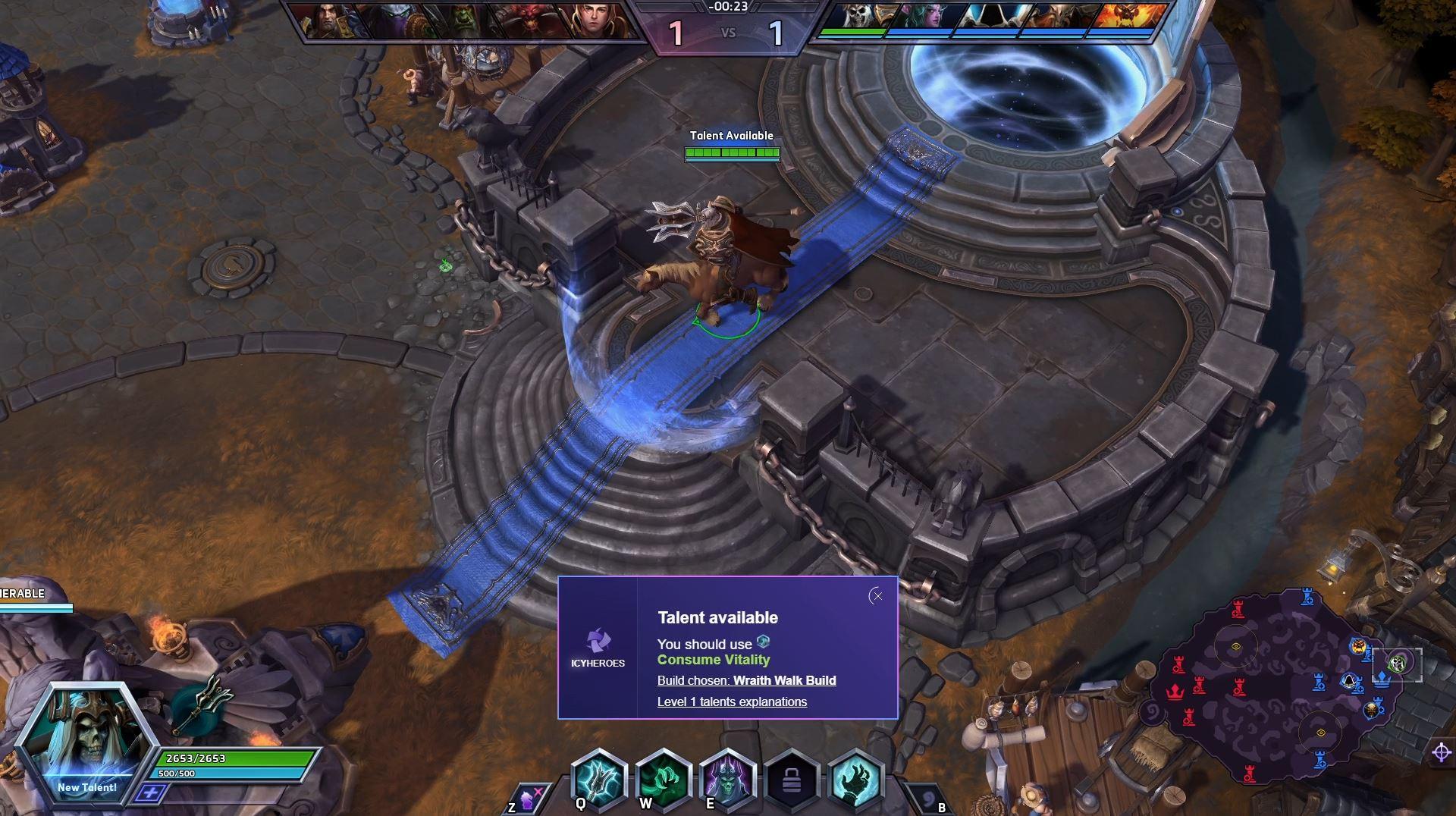Open Level 1 talents explanations link
Screen dimensions: 1456x816
(x=732, y=701)
